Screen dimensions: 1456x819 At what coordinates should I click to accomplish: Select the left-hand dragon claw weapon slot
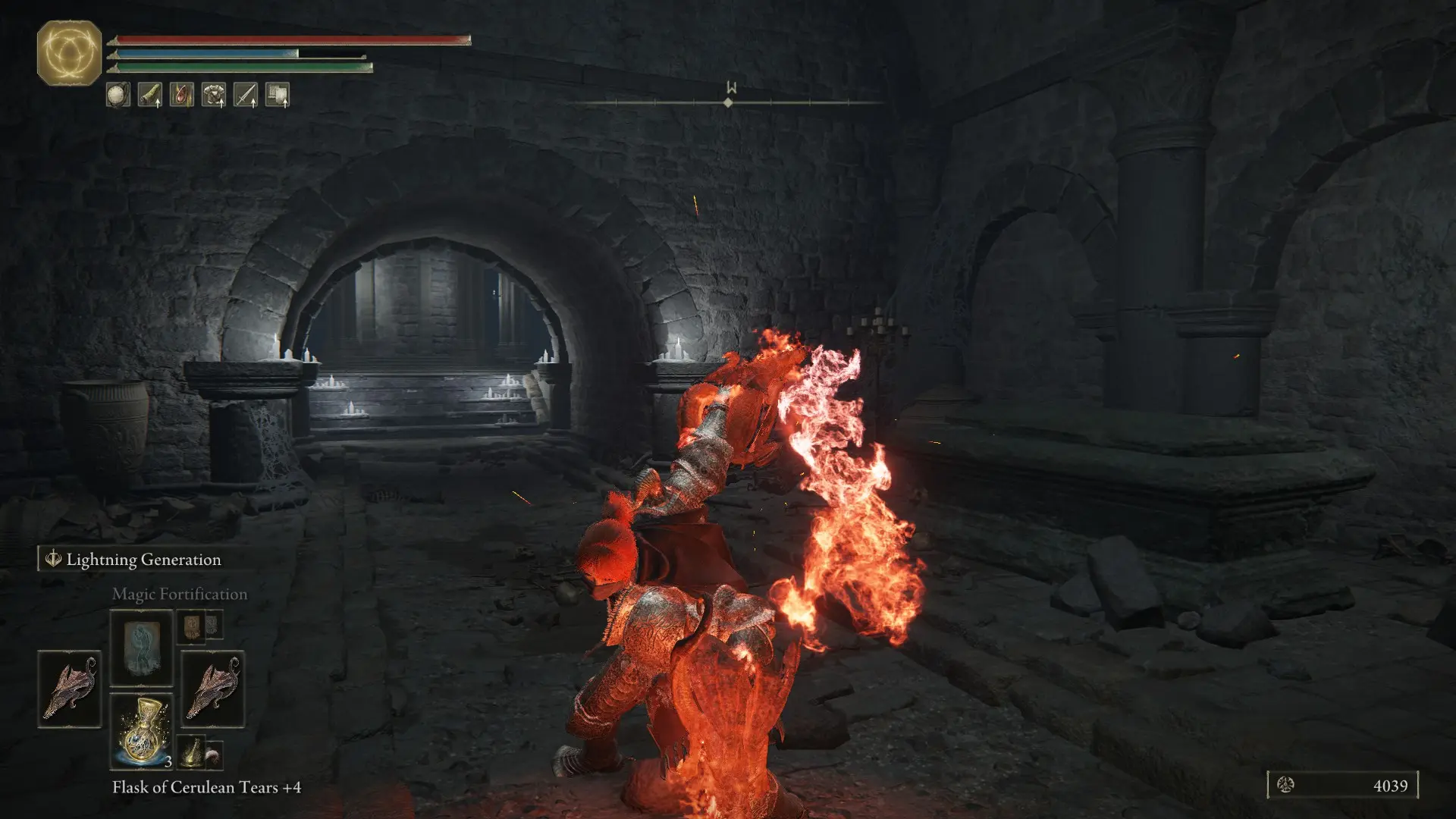click(x=70, y=689)
